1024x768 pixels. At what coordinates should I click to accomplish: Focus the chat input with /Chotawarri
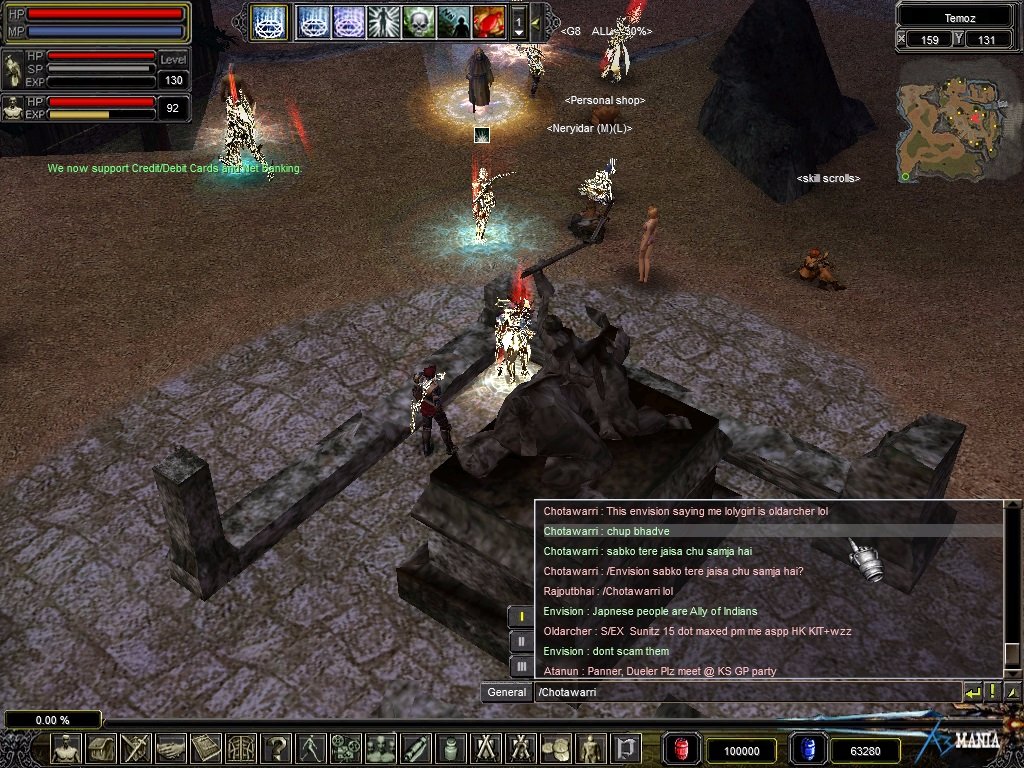tap(745, 692)
